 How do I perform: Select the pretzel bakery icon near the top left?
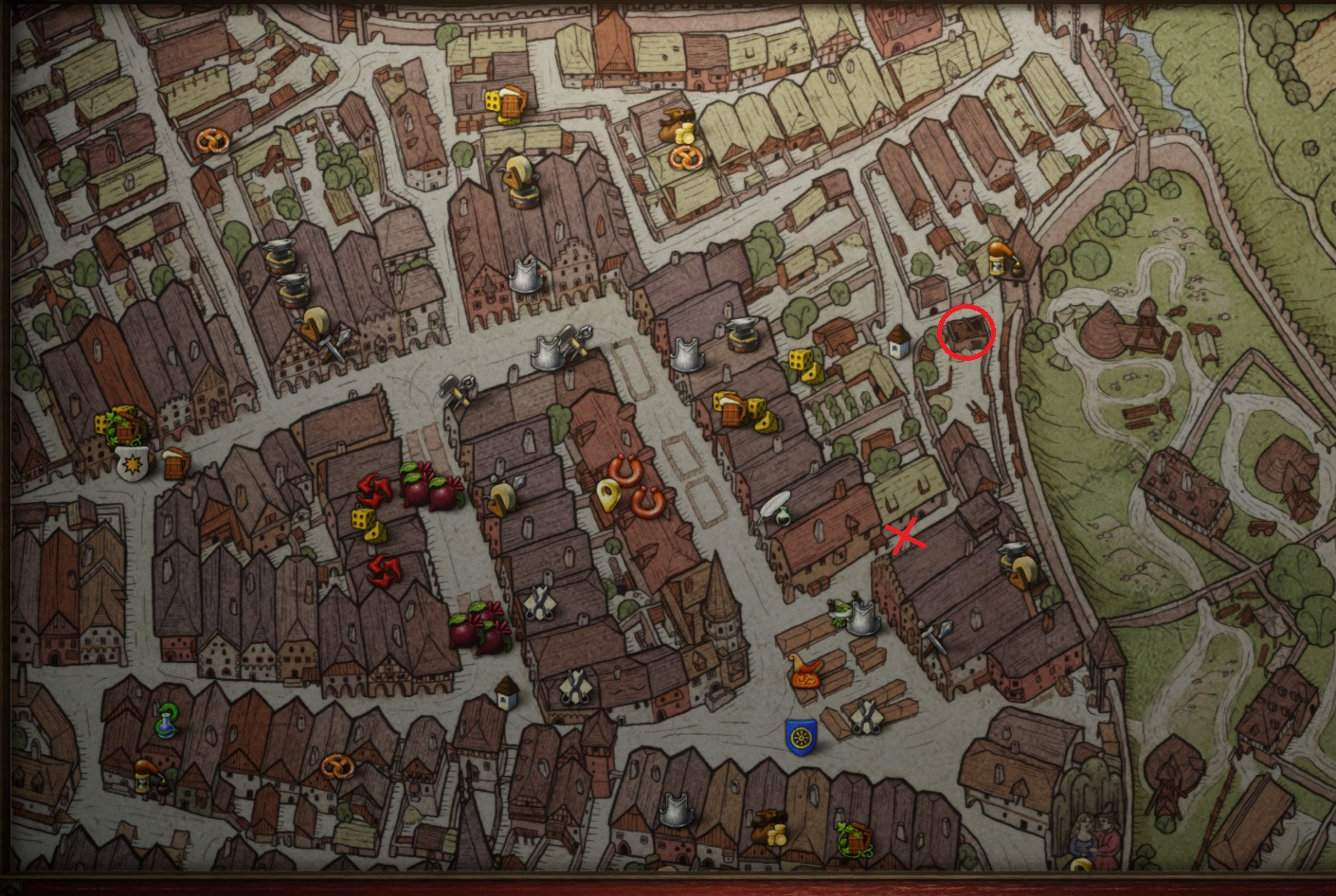point(212,141)
